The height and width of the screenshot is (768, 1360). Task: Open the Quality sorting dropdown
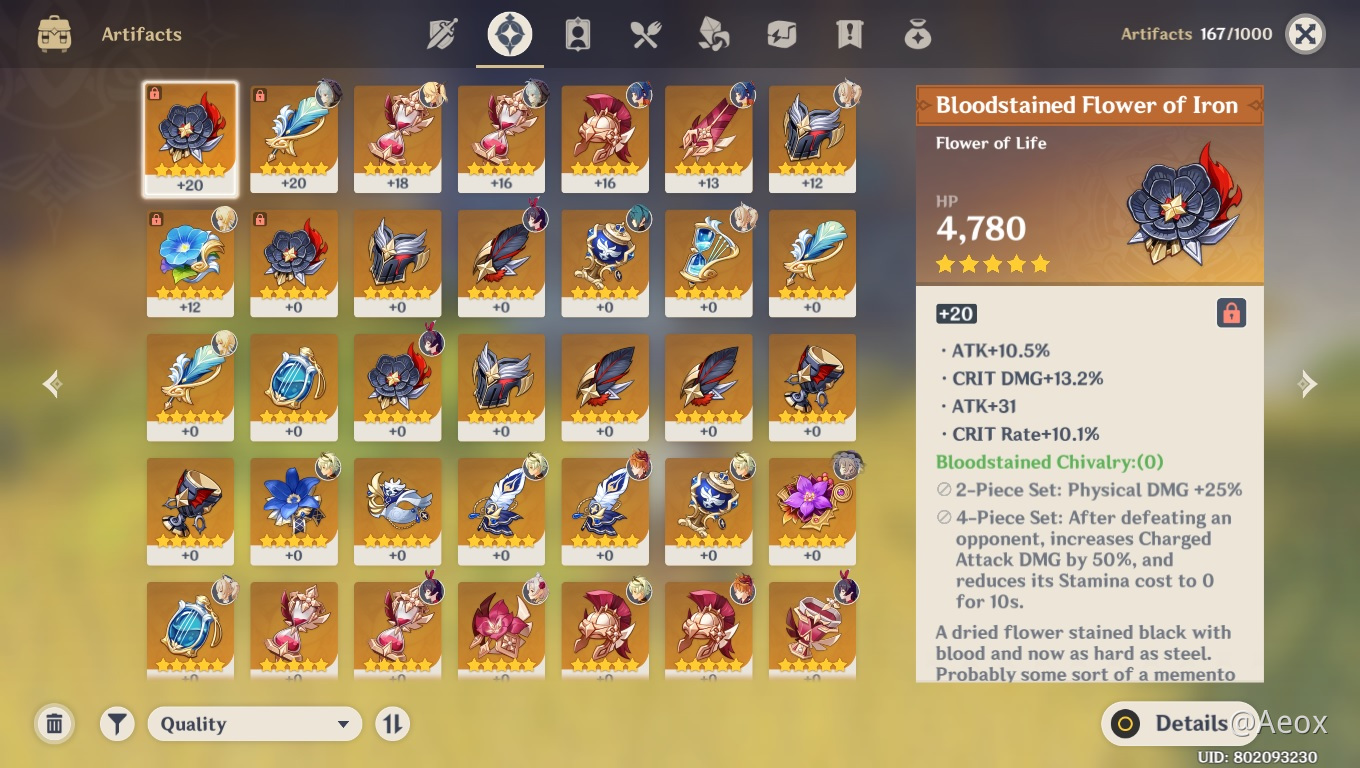255,723
